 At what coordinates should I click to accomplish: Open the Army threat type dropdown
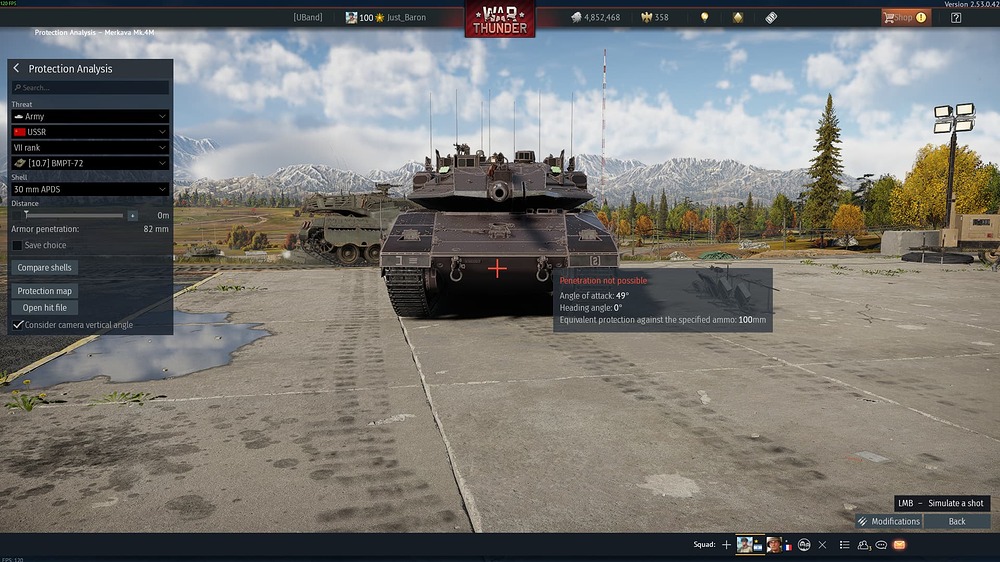tap(90, 117)
